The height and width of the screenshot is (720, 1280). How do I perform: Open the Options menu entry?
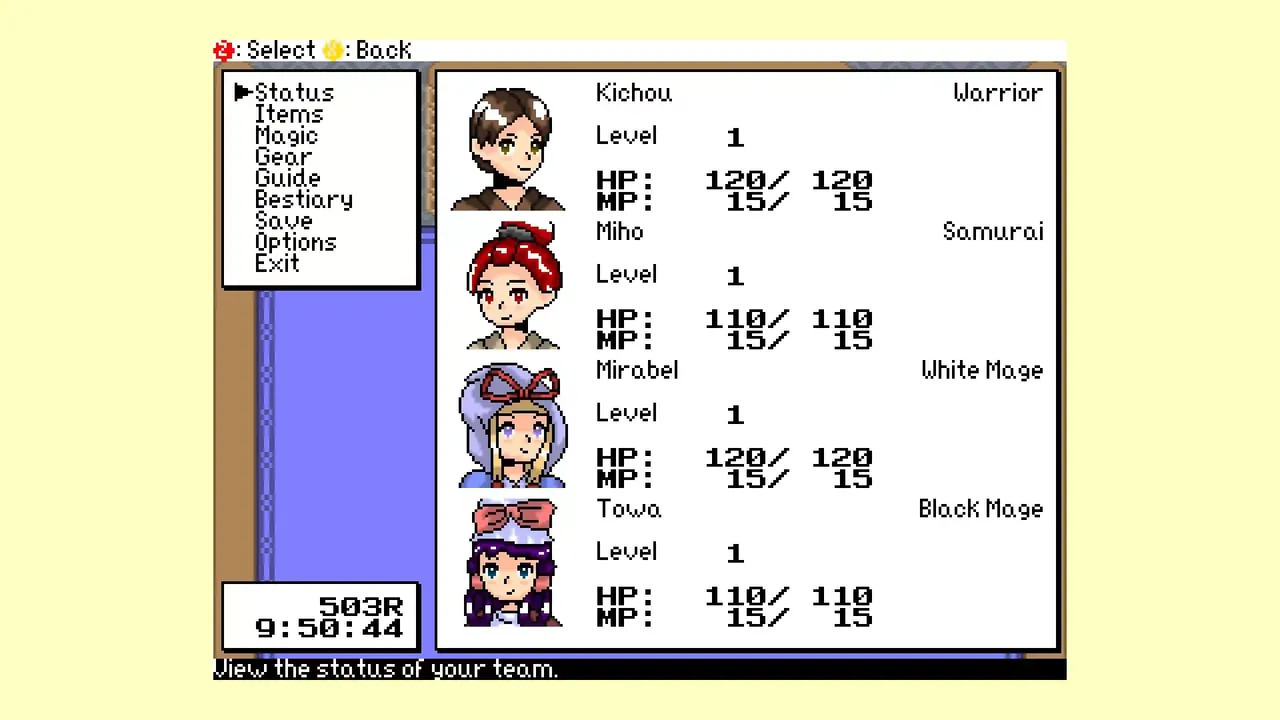[x=296, y=242]
